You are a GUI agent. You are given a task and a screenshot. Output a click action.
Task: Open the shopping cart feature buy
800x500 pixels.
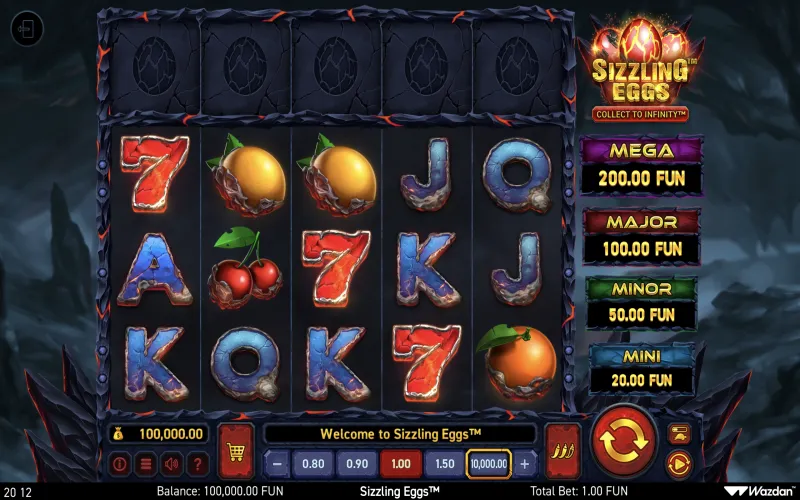(x=236, y=449)
